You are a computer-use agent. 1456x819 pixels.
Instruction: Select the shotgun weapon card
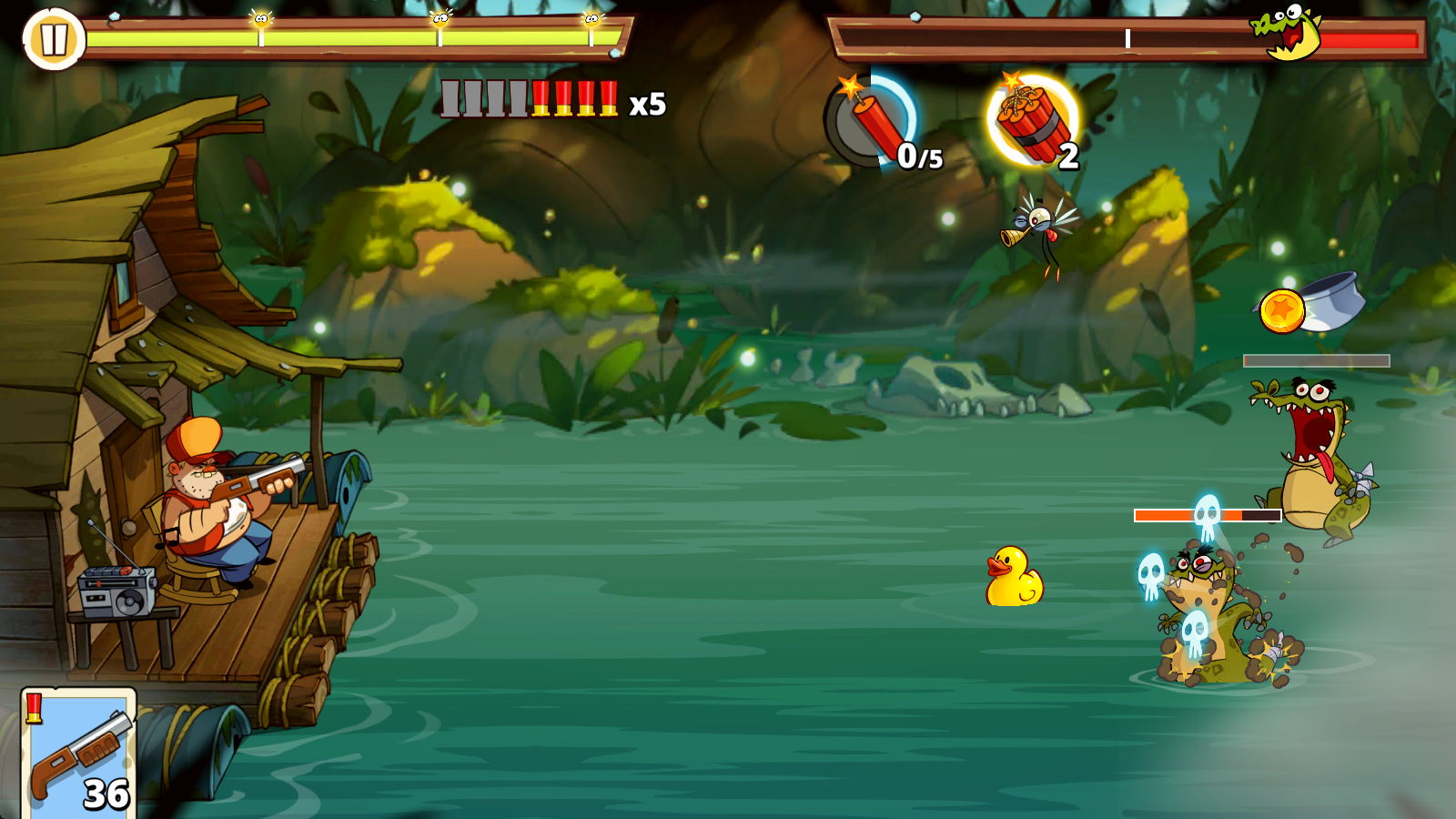78,753
